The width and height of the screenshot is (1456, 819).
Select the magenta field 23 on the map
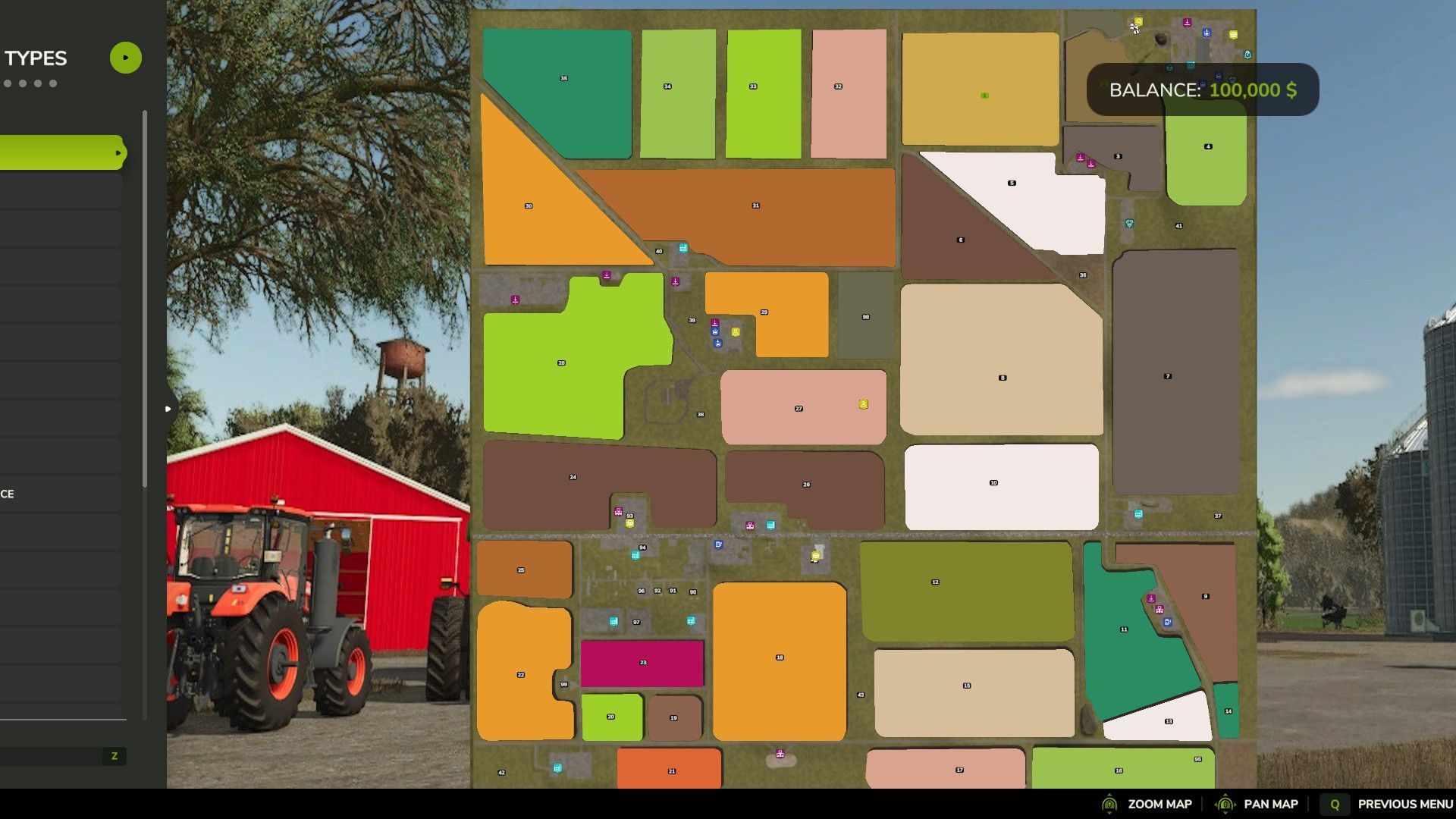tap(643, 661)
